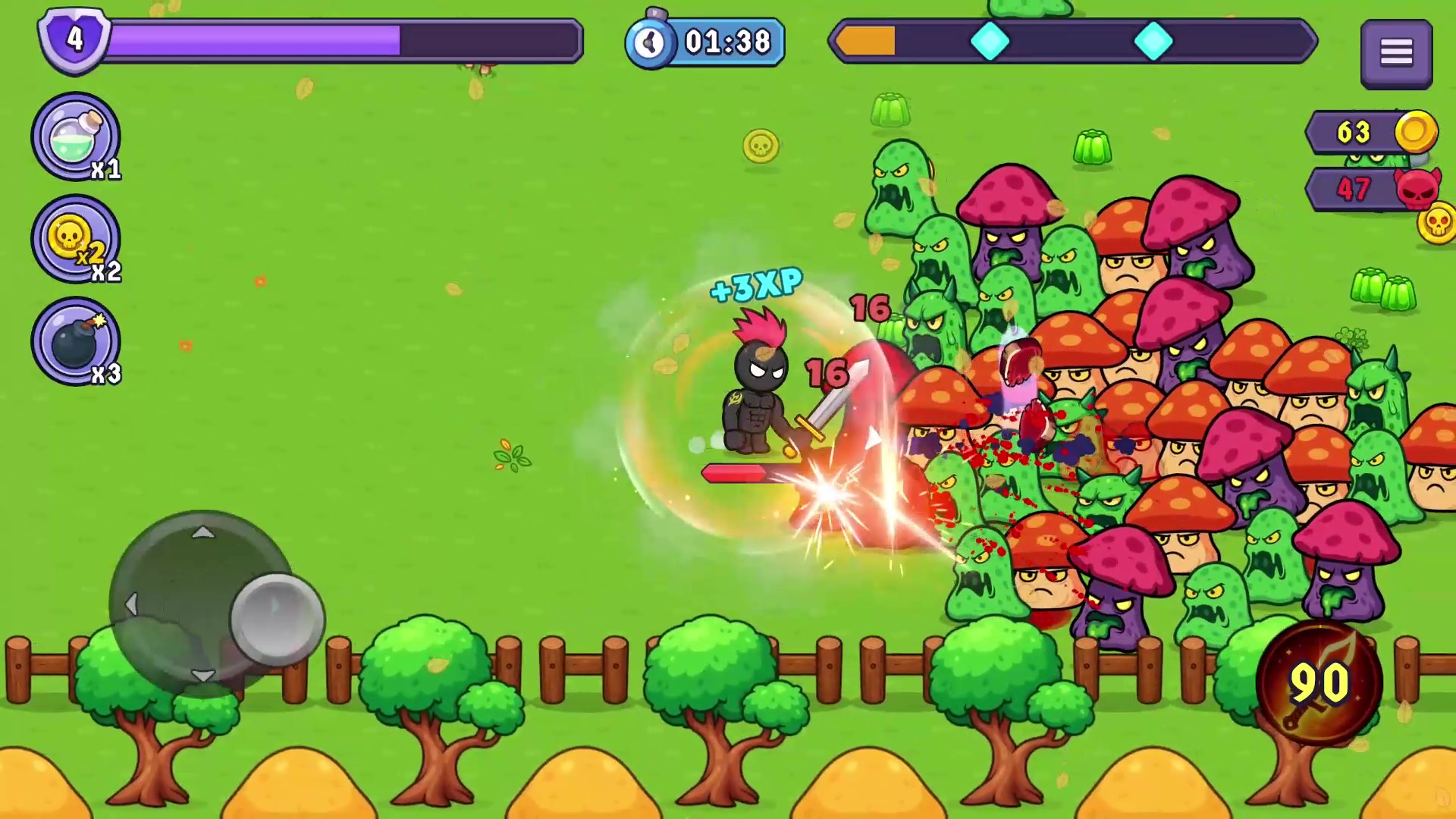Viewport: 1456px width, 819px height.
Task: Activate the x2 skull coin booster
Action: (x=74, y=239)
